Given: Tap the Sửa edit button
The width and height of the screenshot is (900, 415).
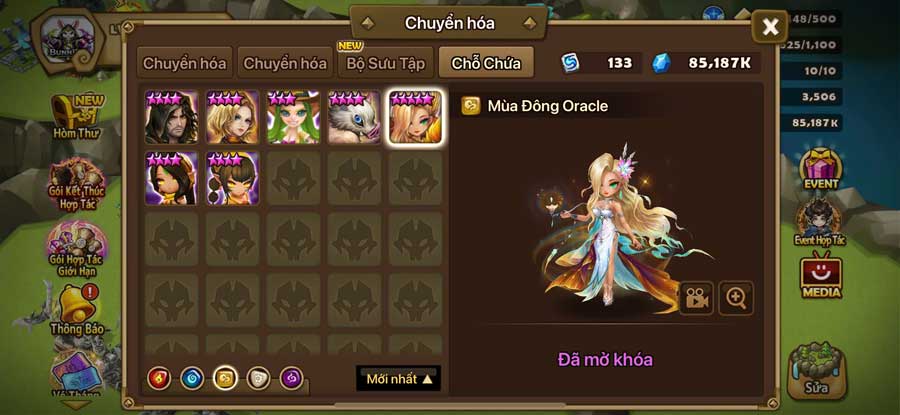Looking at the screenshot, I should click(x=817, y=369).
